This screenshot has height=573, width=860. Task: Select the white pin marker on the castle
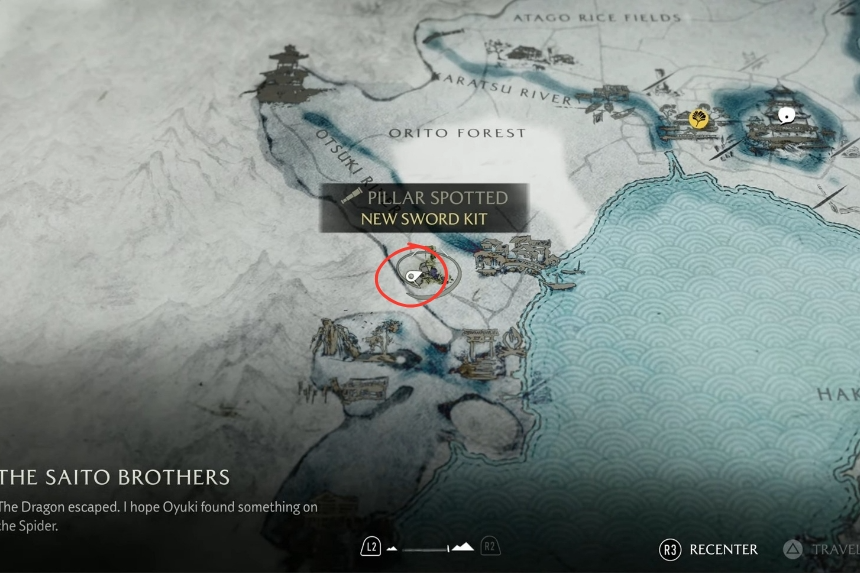787,114
